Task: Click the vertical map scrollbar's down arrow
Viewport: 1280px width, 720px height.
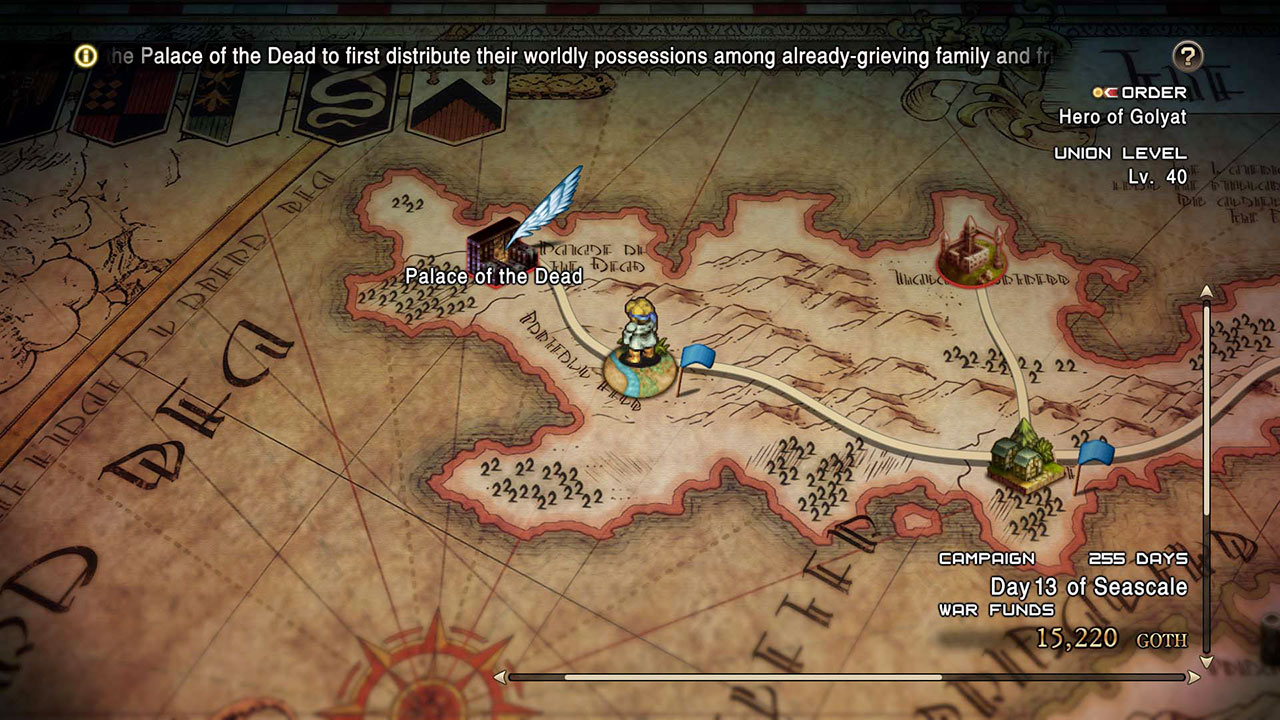Action: 1207,661
